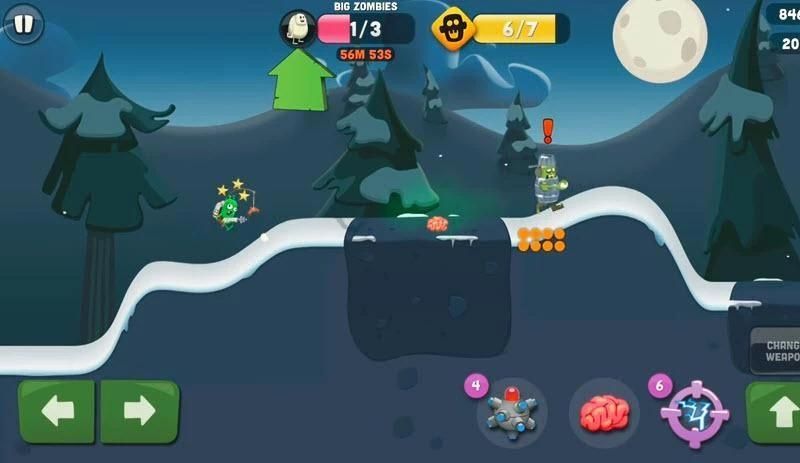Screen dimensions: 800x463
Task: Deploy the spiked mine trap
Action: [x=511, y=412]
